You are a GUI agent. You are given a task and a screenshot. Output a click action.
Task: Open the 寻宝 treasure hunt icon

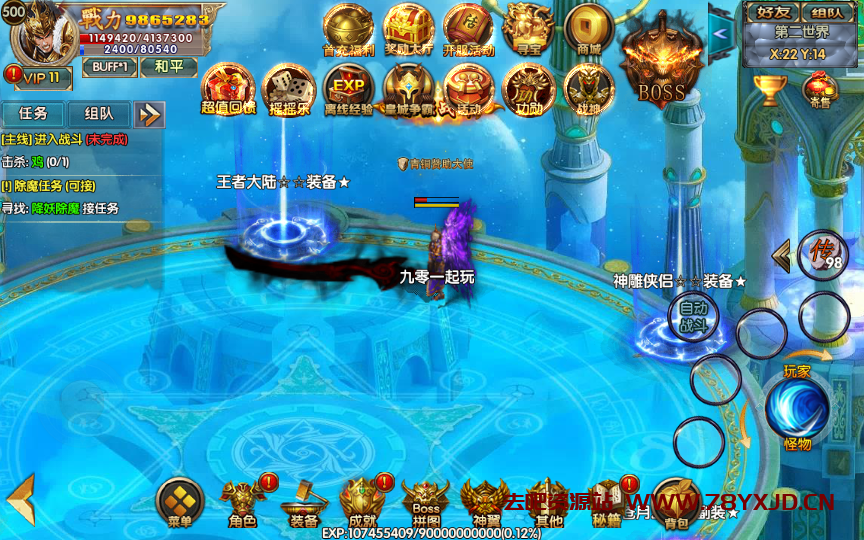tap(529, 28)
